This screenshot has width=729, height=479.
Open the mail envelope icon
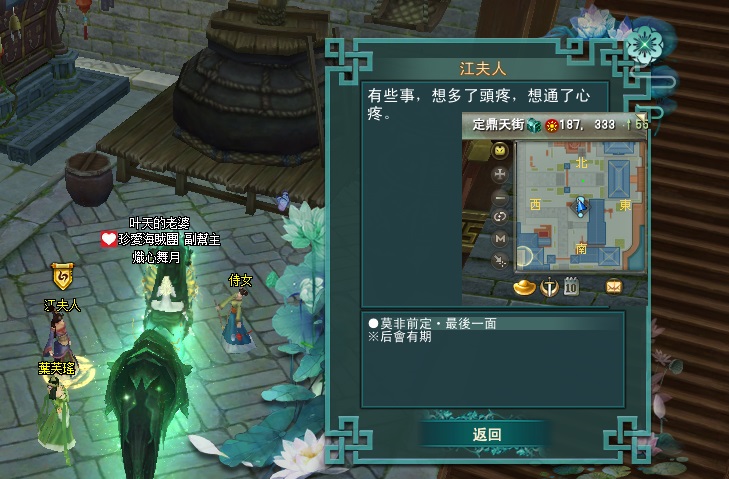tap(614, 288)
